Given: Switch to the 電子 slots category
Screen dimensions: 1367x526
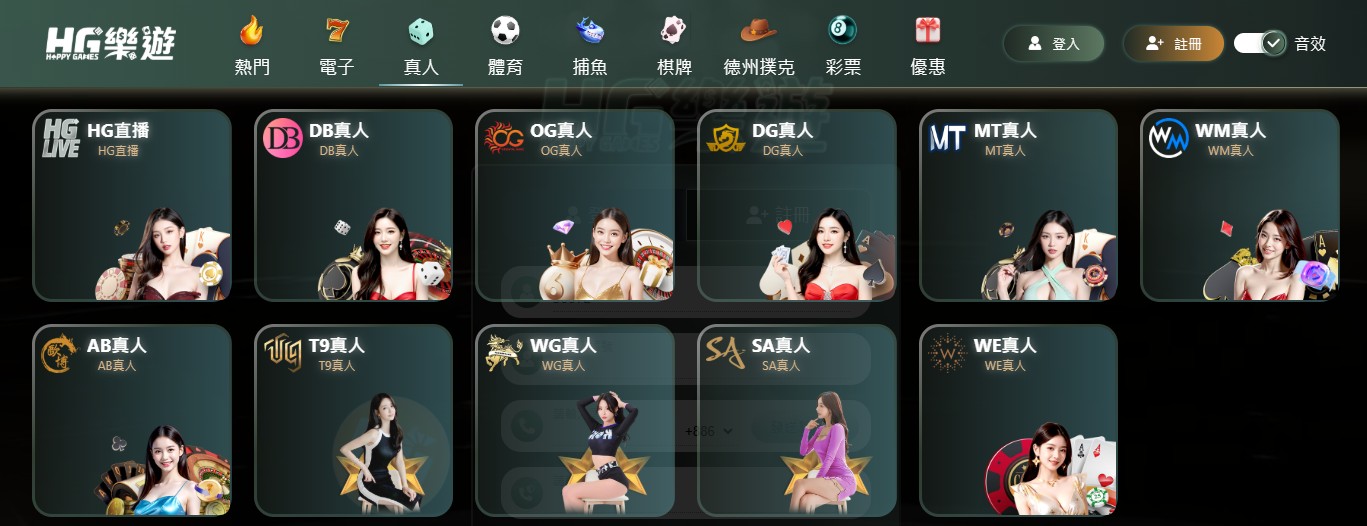Looking at the screenshot, I should [337, 47].
